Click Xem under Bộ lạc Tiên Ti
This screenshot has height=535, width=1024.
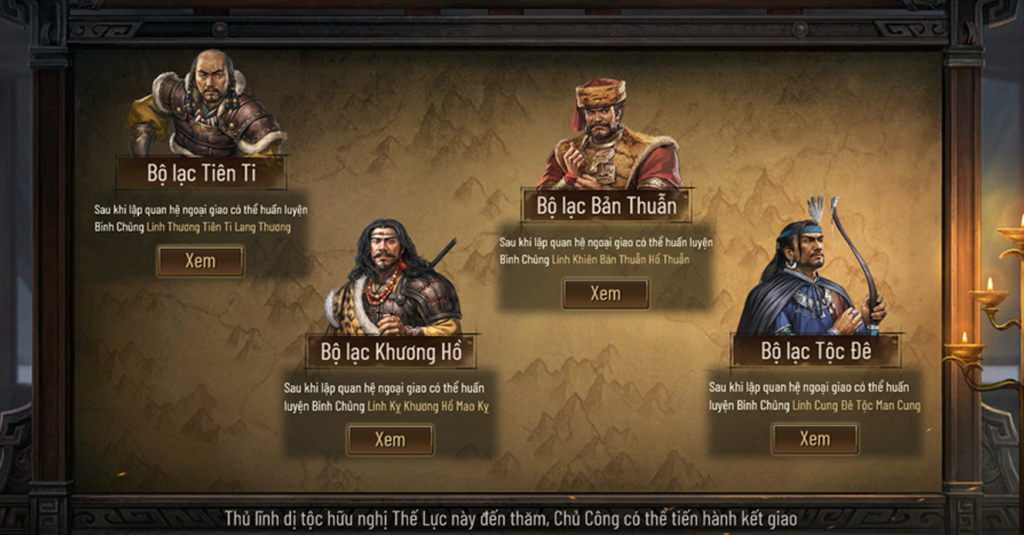click(200, 261)
